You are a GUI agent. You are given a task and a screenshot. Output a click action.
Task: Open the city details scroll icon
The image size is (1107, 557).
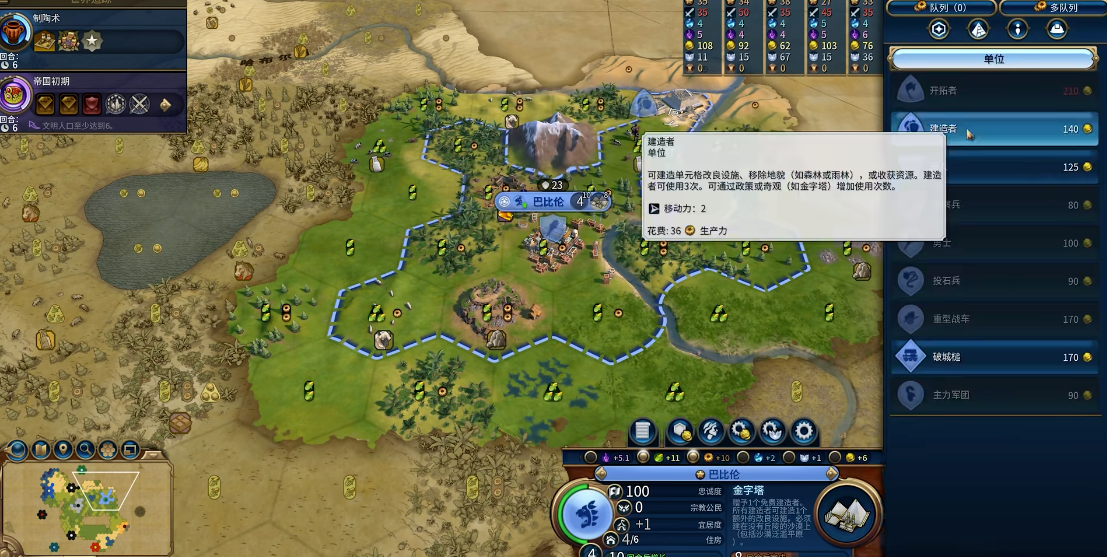click(x=645, y=432)
